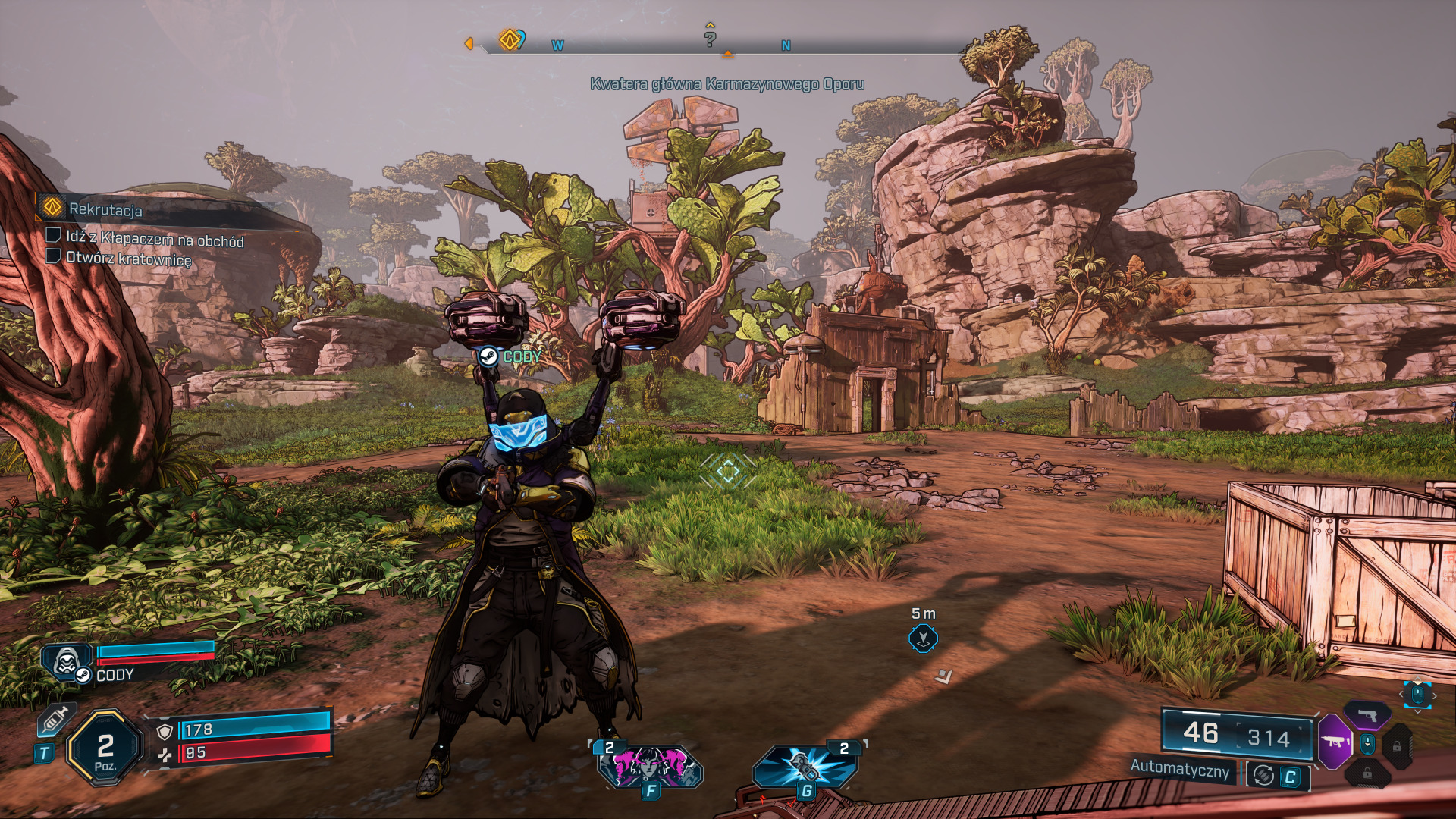Activate the blue grenade ordnance icon
Viewport: 1456px width, 819px height.
[805, 766]
